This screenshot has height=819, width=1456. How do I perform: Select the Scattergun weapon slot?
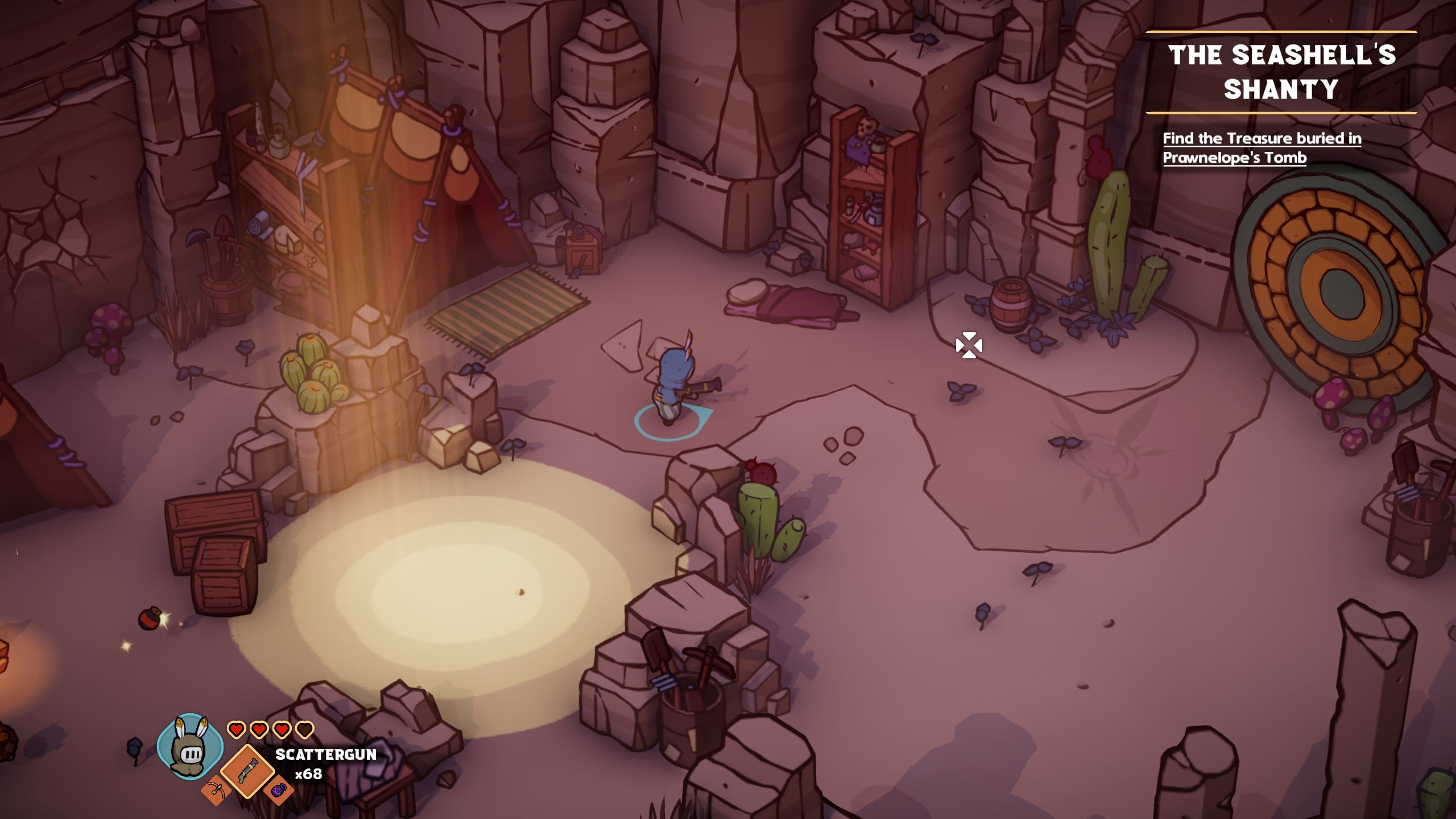pyautogui.click(x=247, y=770)
